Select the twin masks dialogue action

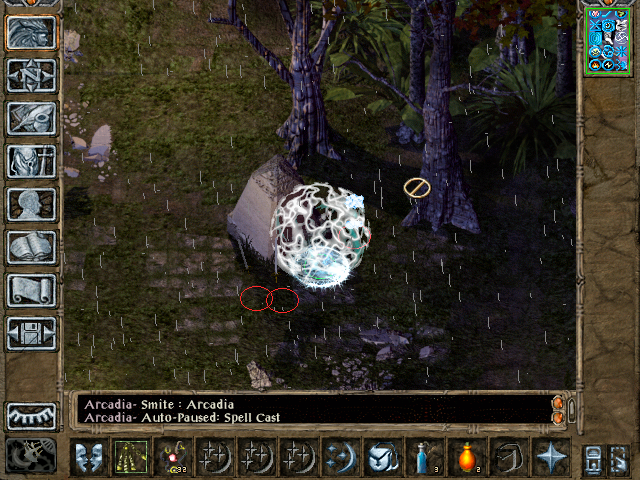(89, 457)
